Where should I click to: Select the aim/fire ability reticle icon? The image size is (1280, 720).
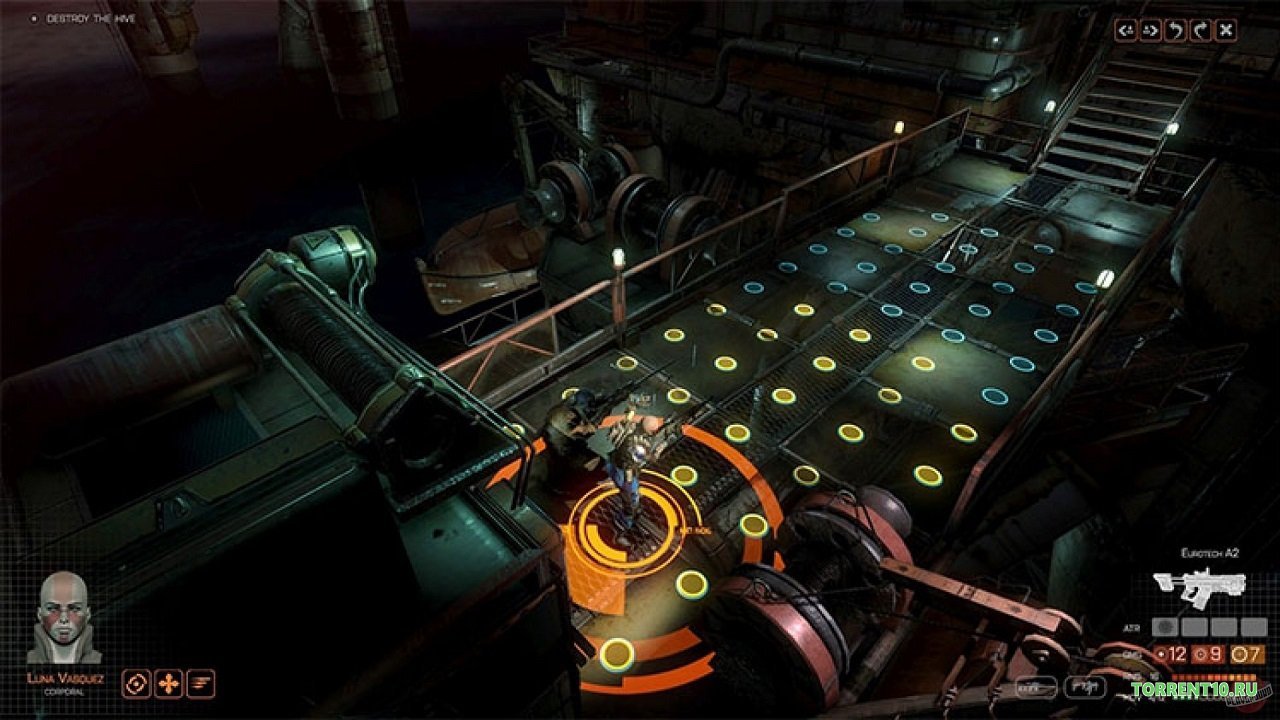pos(135,683)
